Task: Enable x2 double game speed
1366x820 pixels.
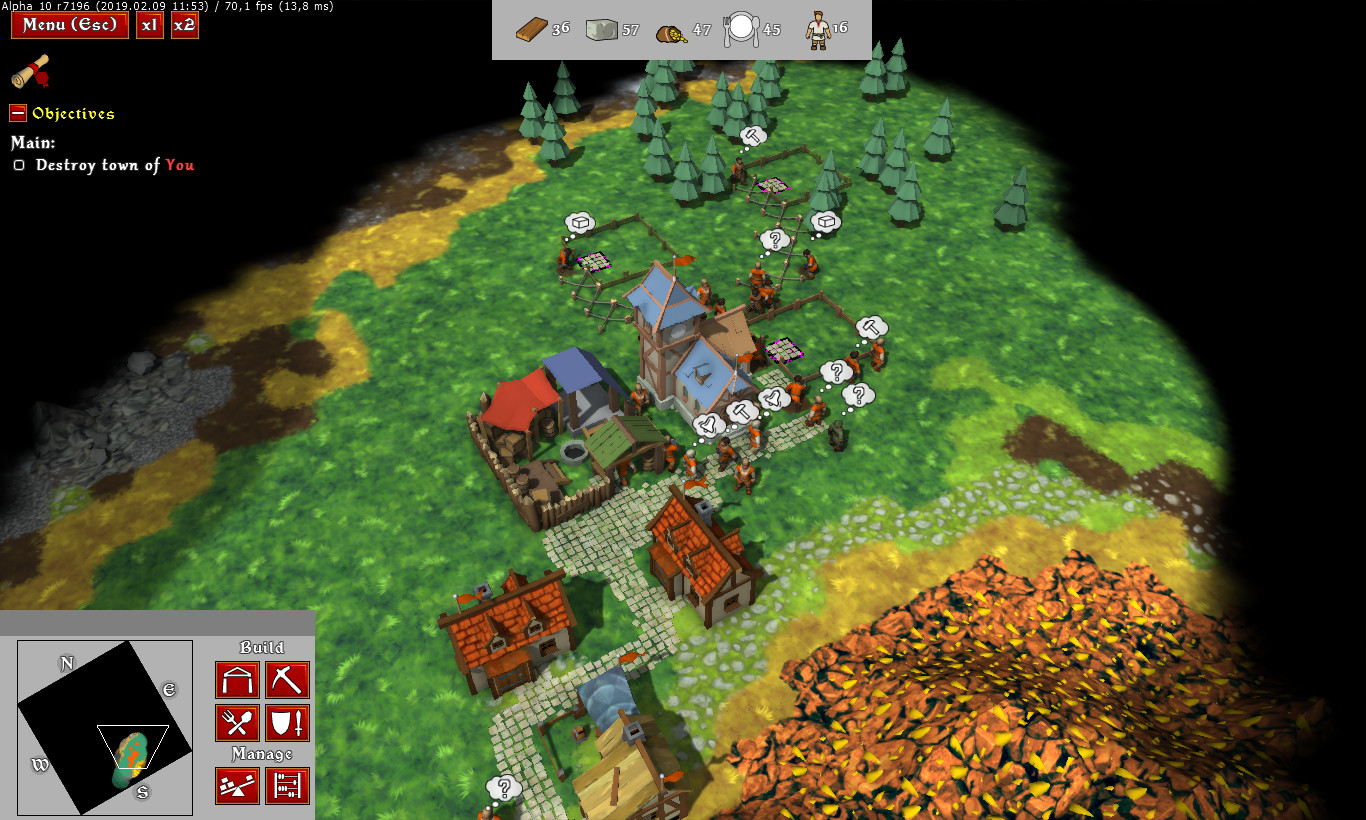Action: point(184,25)
